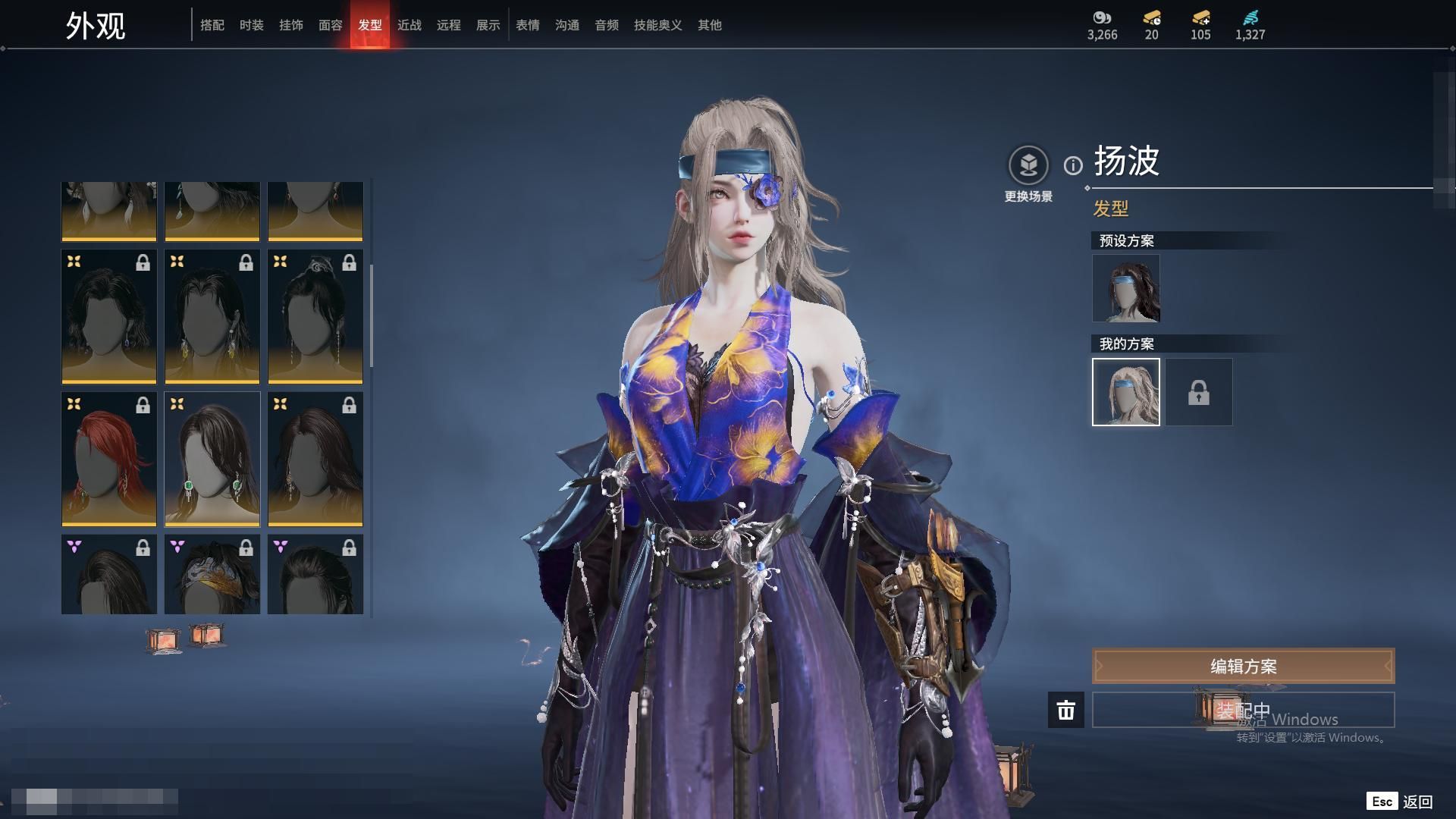Viewport: 1456px width, 819px height.
Task: Open the 近战 melee tab
Action: tap(409, 25)
